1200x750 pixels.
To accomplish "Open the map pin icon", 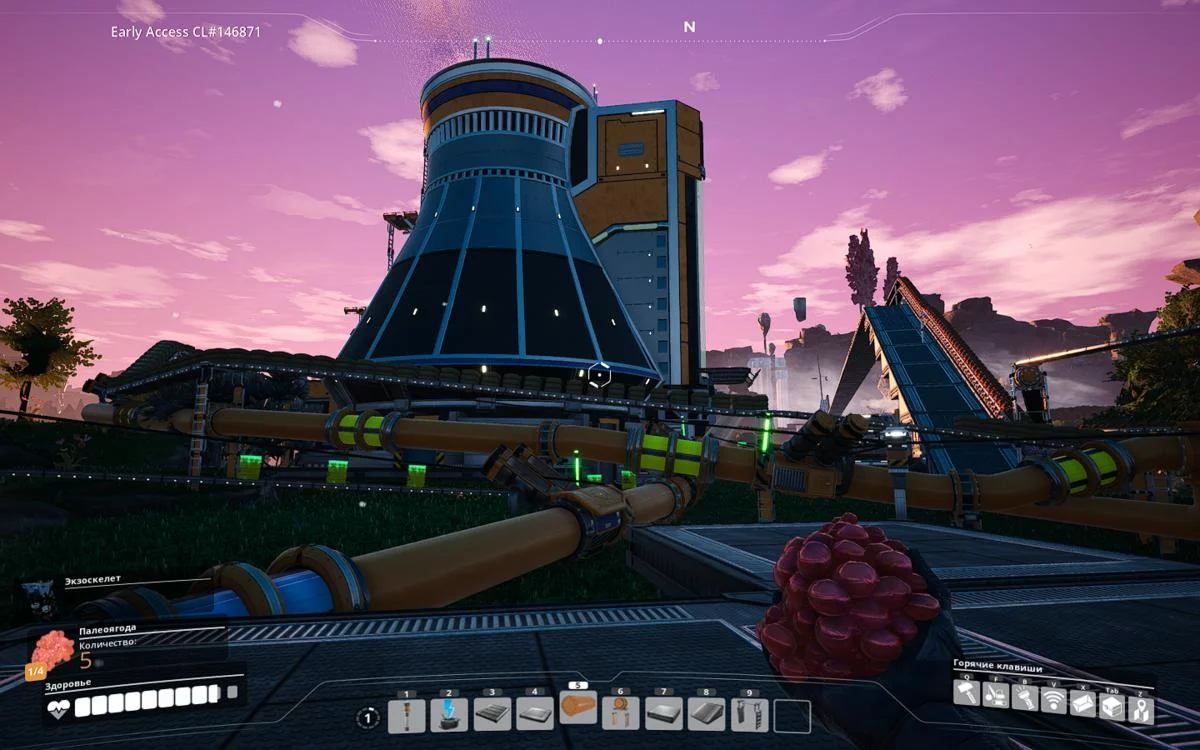I will tap(1140, 709).
